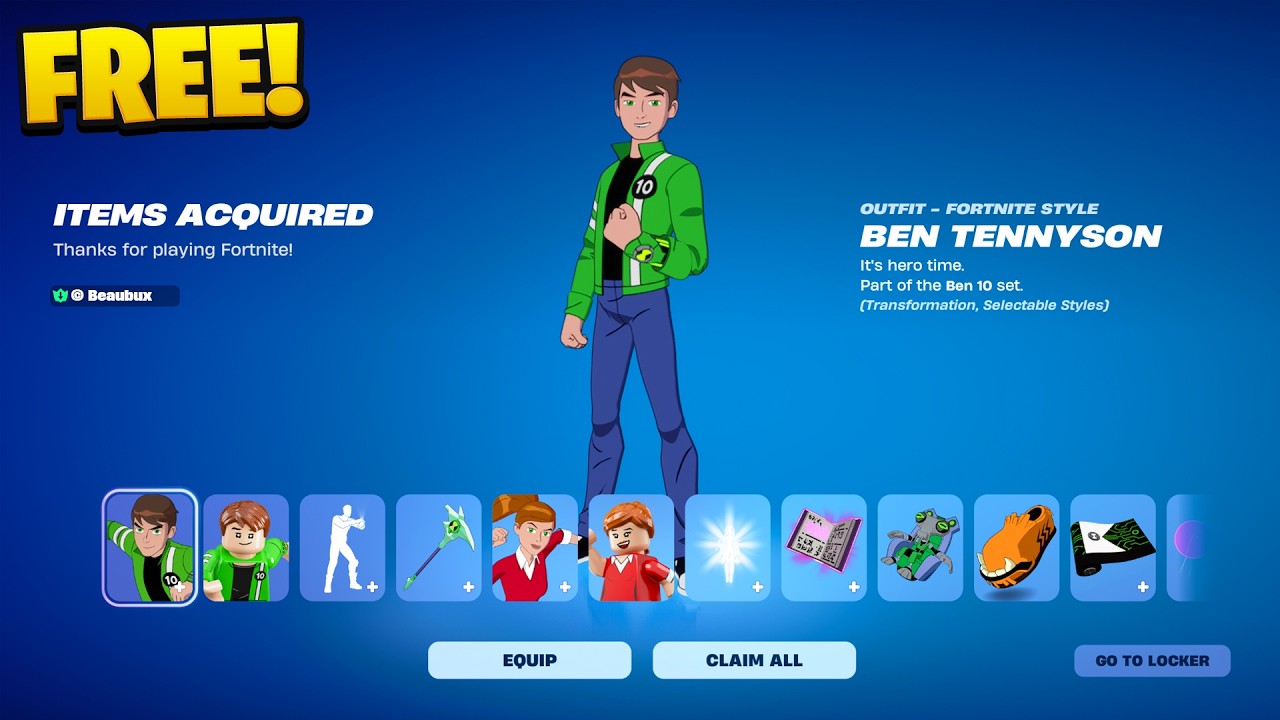Claim all acquired items
This screenshot has width=1280, height=720.
(754, 660)
